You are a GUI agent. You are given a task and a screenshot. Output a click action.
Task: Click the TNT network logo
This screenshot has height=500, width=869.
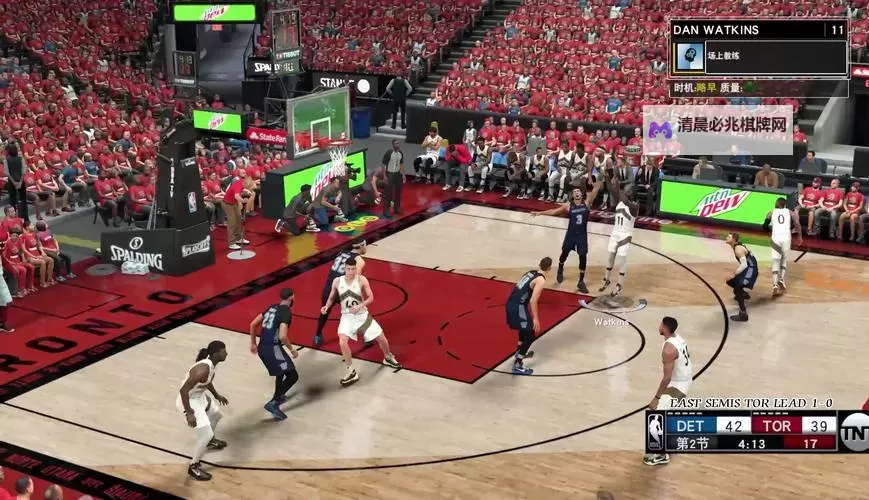click(854, 431)
